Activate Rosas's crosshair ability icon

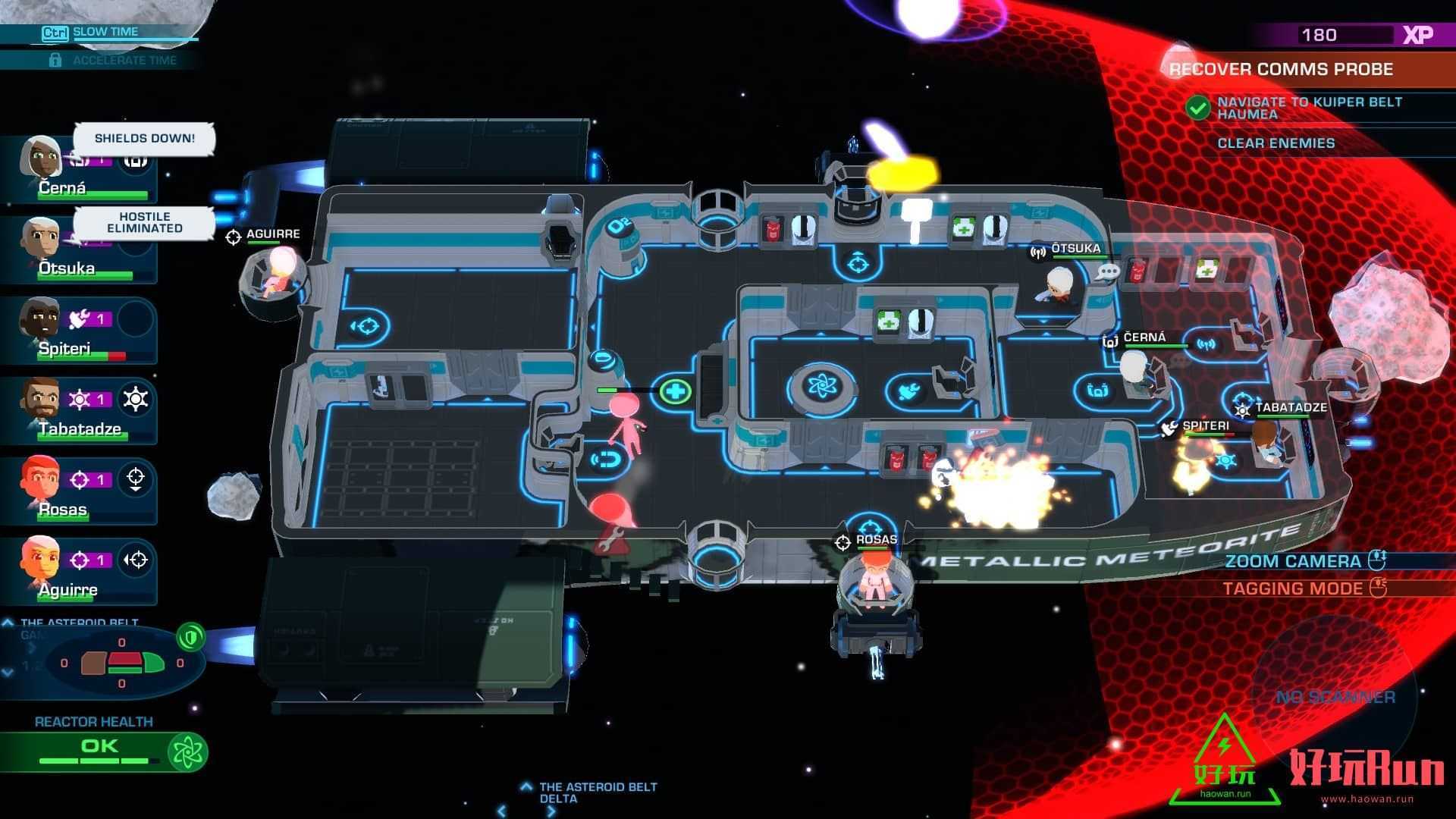[136, 479]
